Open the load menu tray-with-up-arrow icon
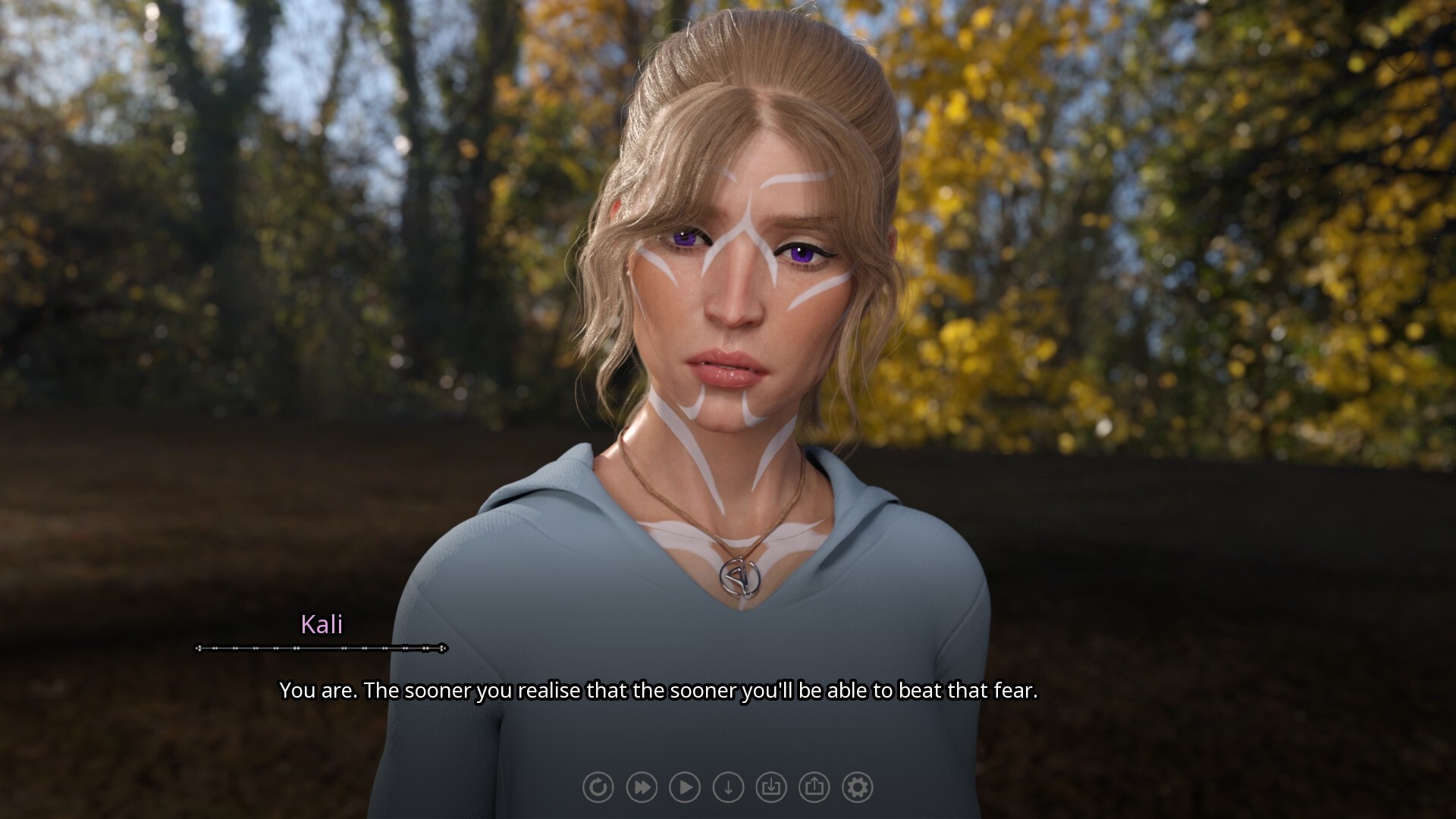Screen dimensions: 1456x819 coord(814,787)
